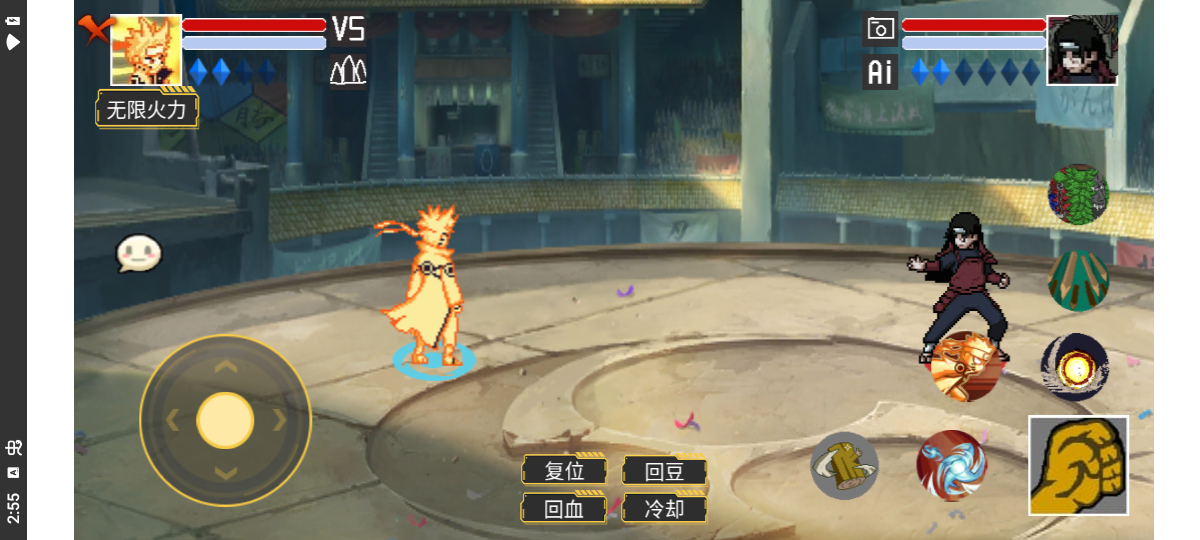Cast the glowing yellow orb skill
Viewport: 1200px width, 540px height.
1075,368
